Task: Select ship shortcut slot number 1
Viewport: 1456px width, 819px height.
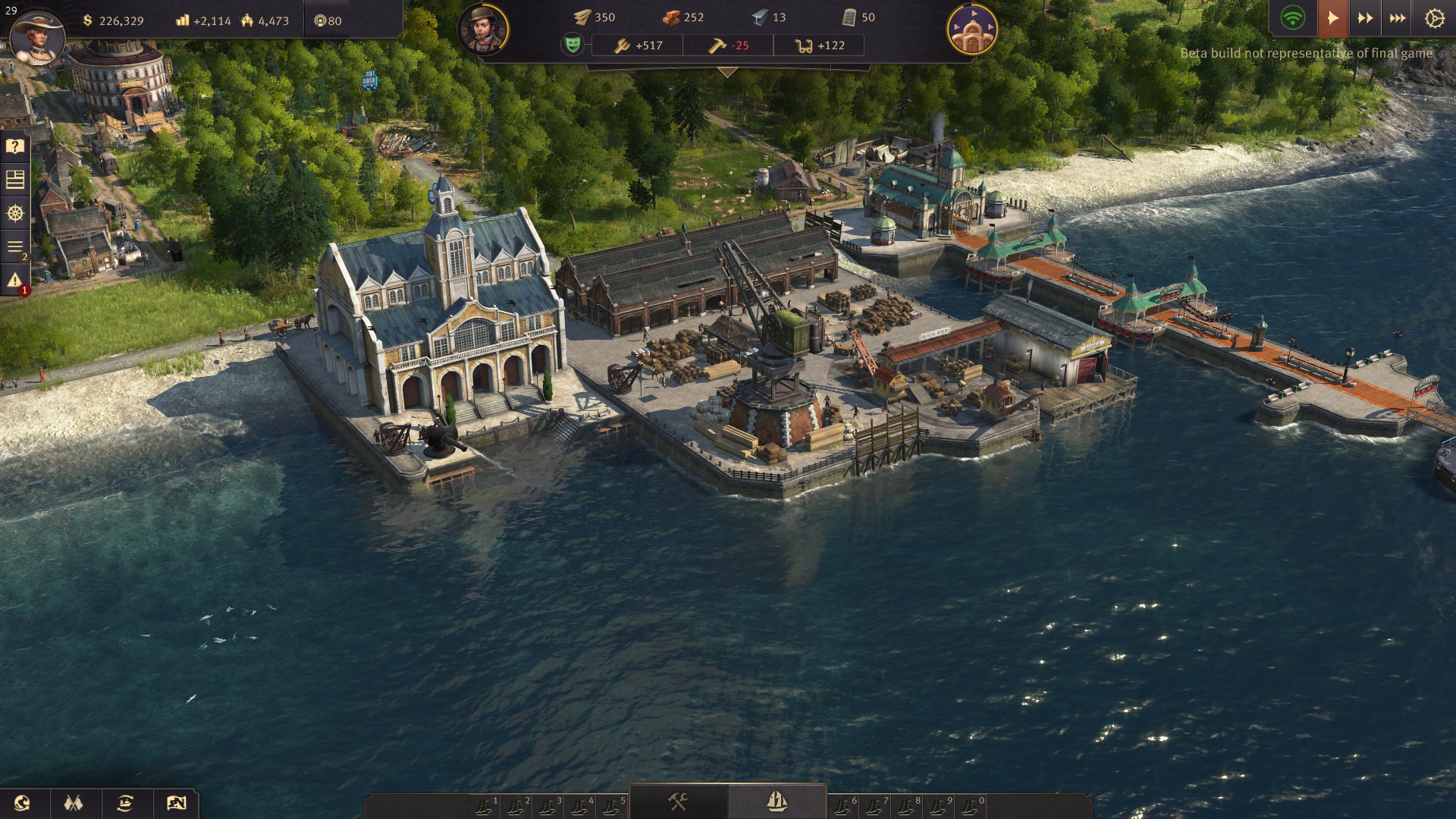Action: point(485,807)
